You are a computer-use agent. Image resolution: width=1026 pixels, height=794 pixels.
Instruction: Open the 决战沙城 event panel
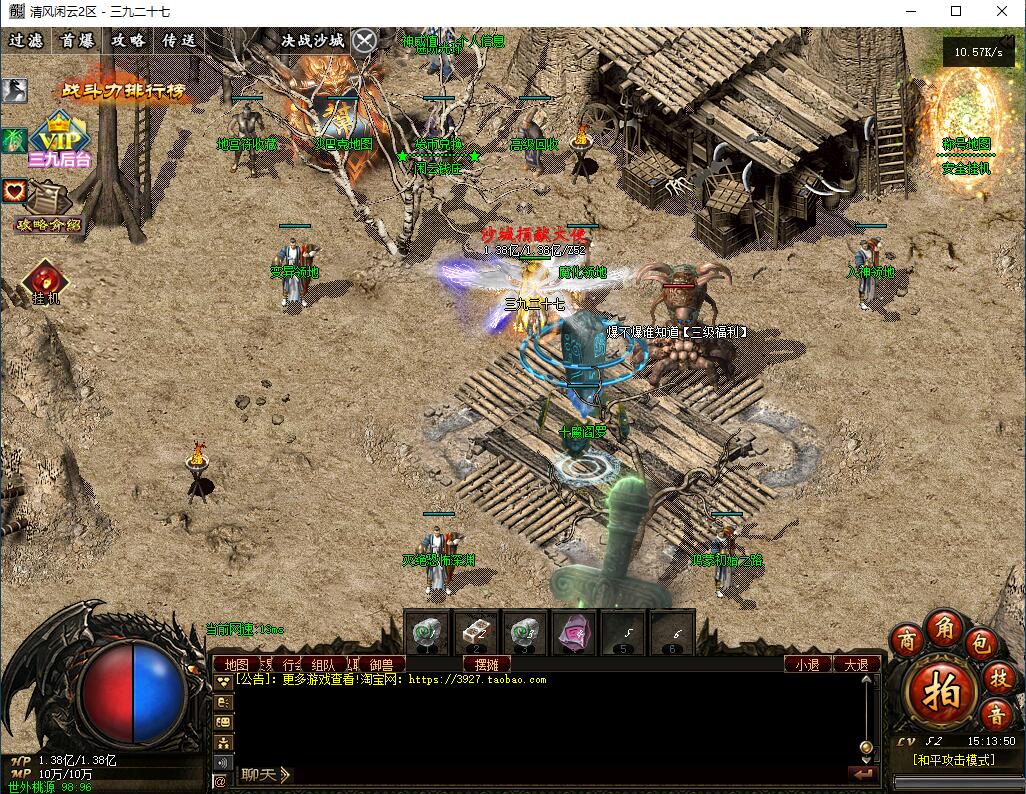click(x=312, y=41)
